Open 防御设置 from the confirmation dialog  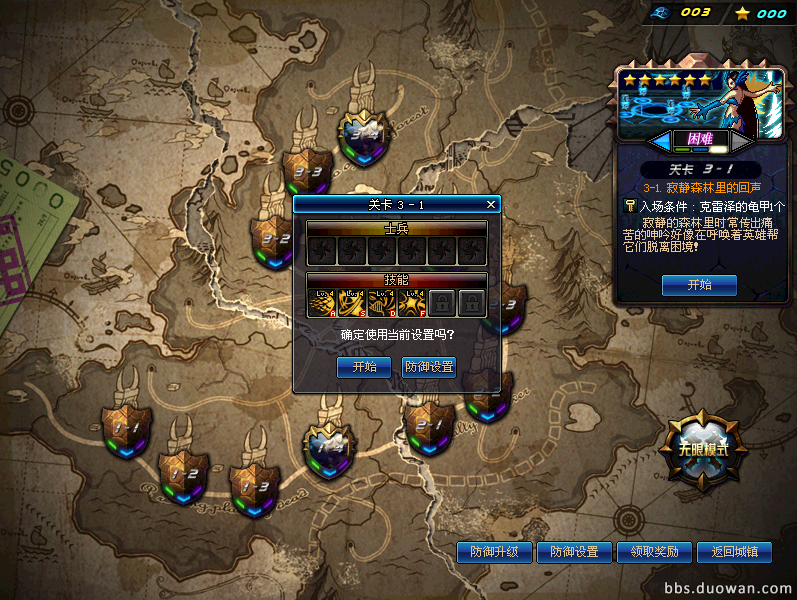click(x=429, y=367)
